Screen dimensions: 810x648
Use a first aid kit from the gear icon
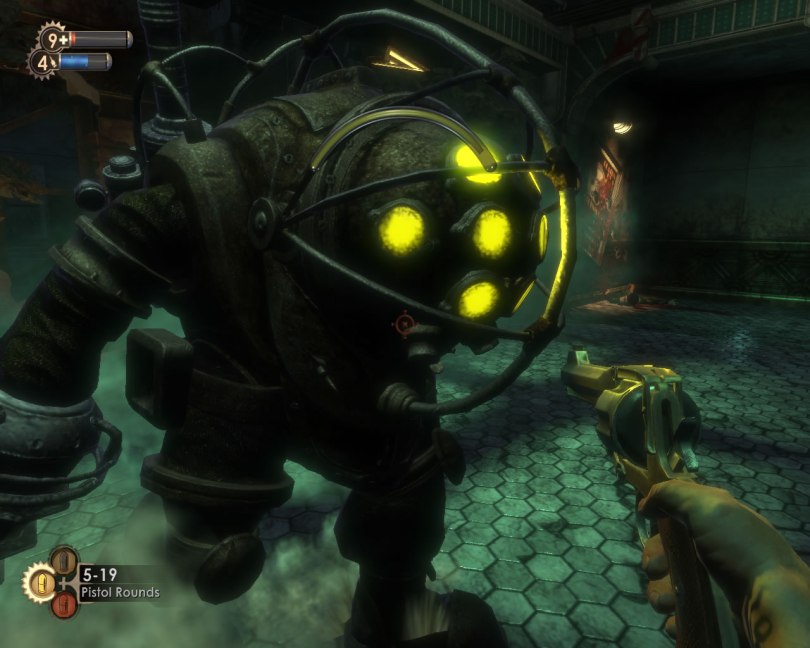click(52, 40)
